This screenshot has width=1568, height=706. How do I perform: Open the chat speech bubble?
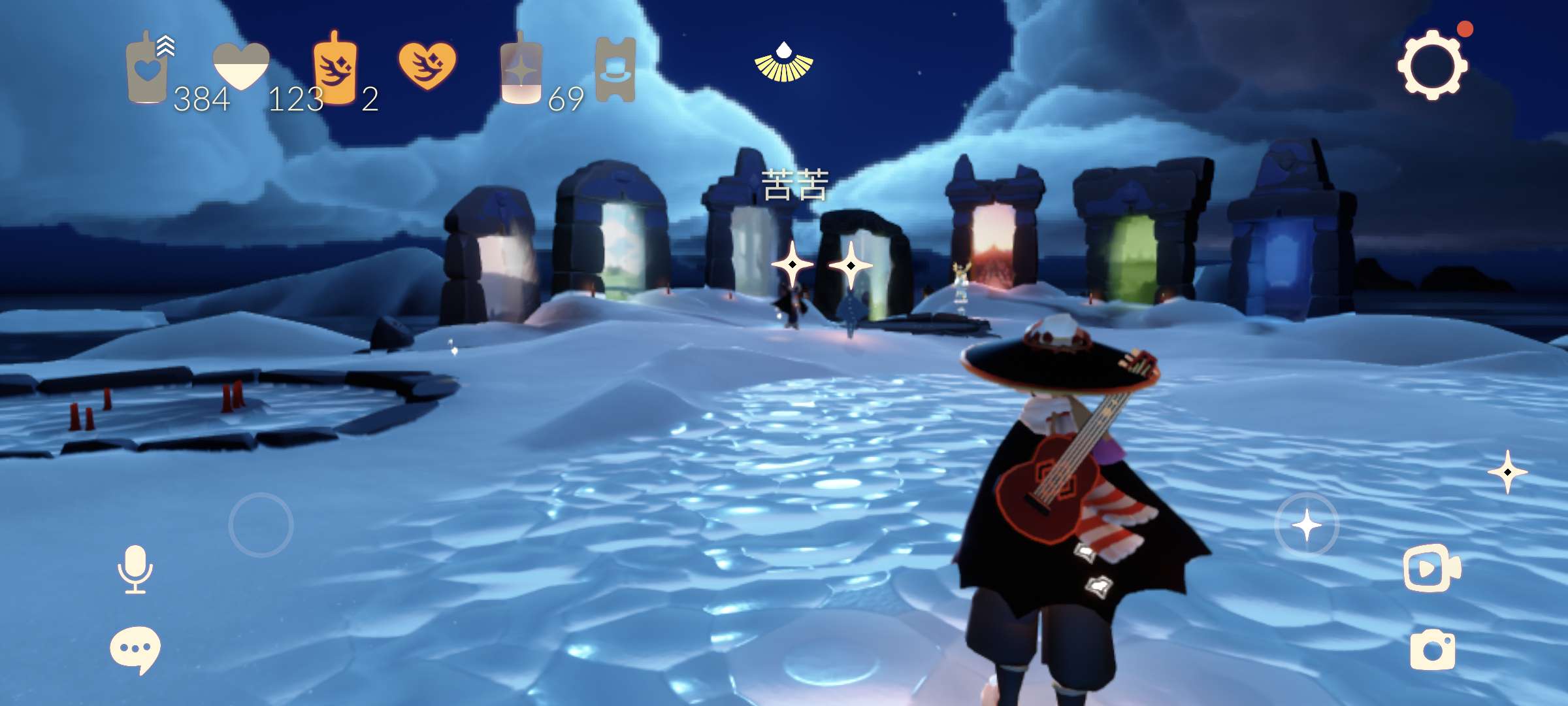pyautogui.click(x=135, y=649)
